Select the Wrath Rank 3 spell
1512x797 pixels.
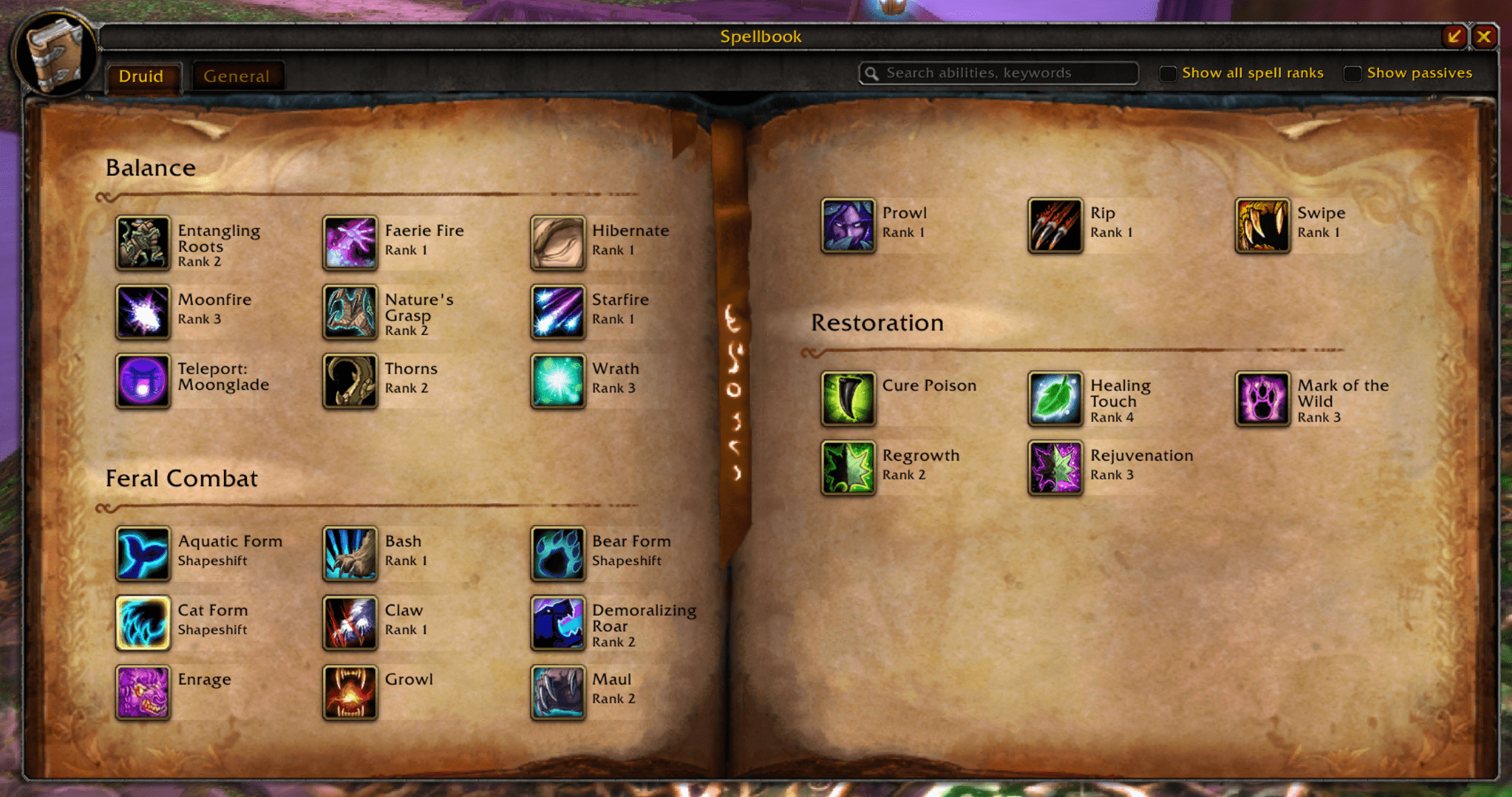tap(557, 381)
